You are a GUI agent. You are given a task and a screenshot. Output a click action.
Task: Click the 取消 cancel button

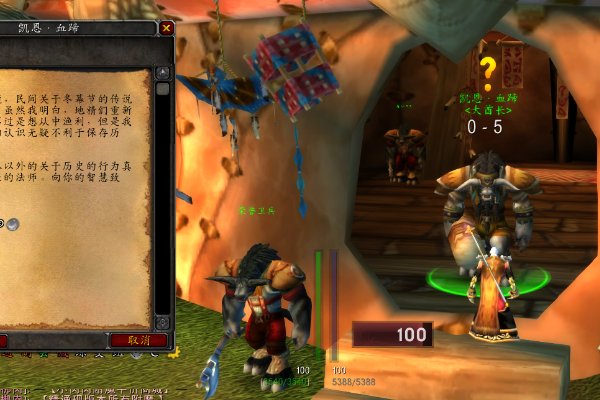click(138, 340)
